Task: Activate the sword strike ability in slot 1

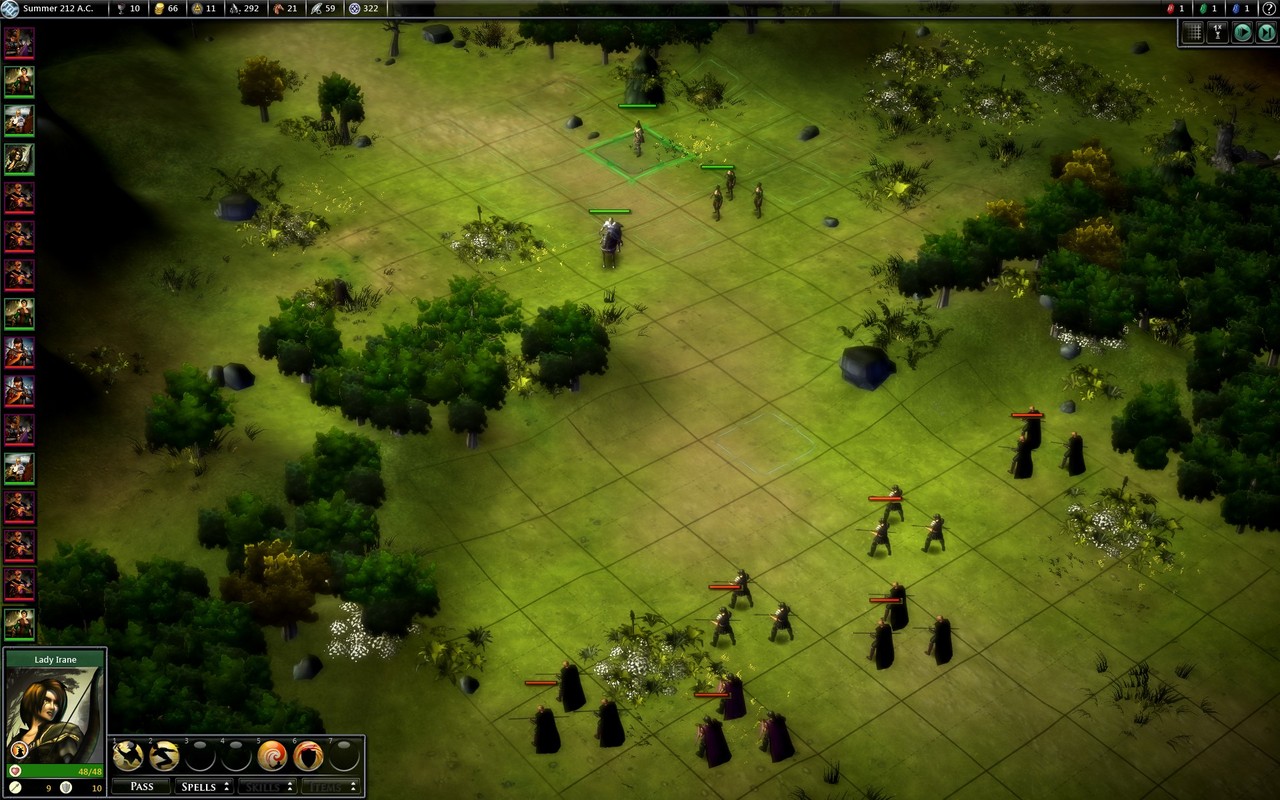Action: click(127, 756)
